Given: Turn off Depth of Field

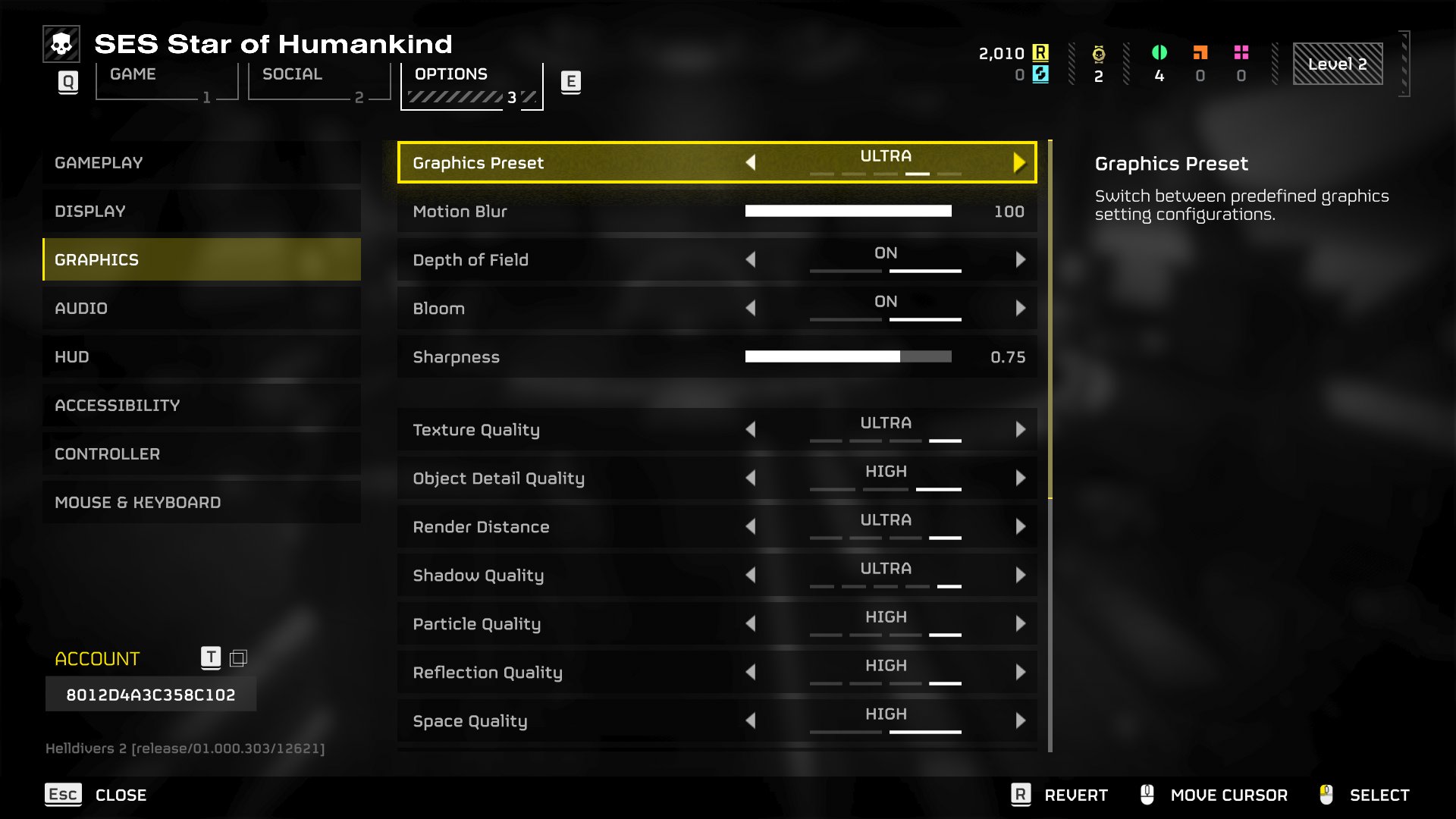Looking at the screenshot, I should tap(752, 259).
